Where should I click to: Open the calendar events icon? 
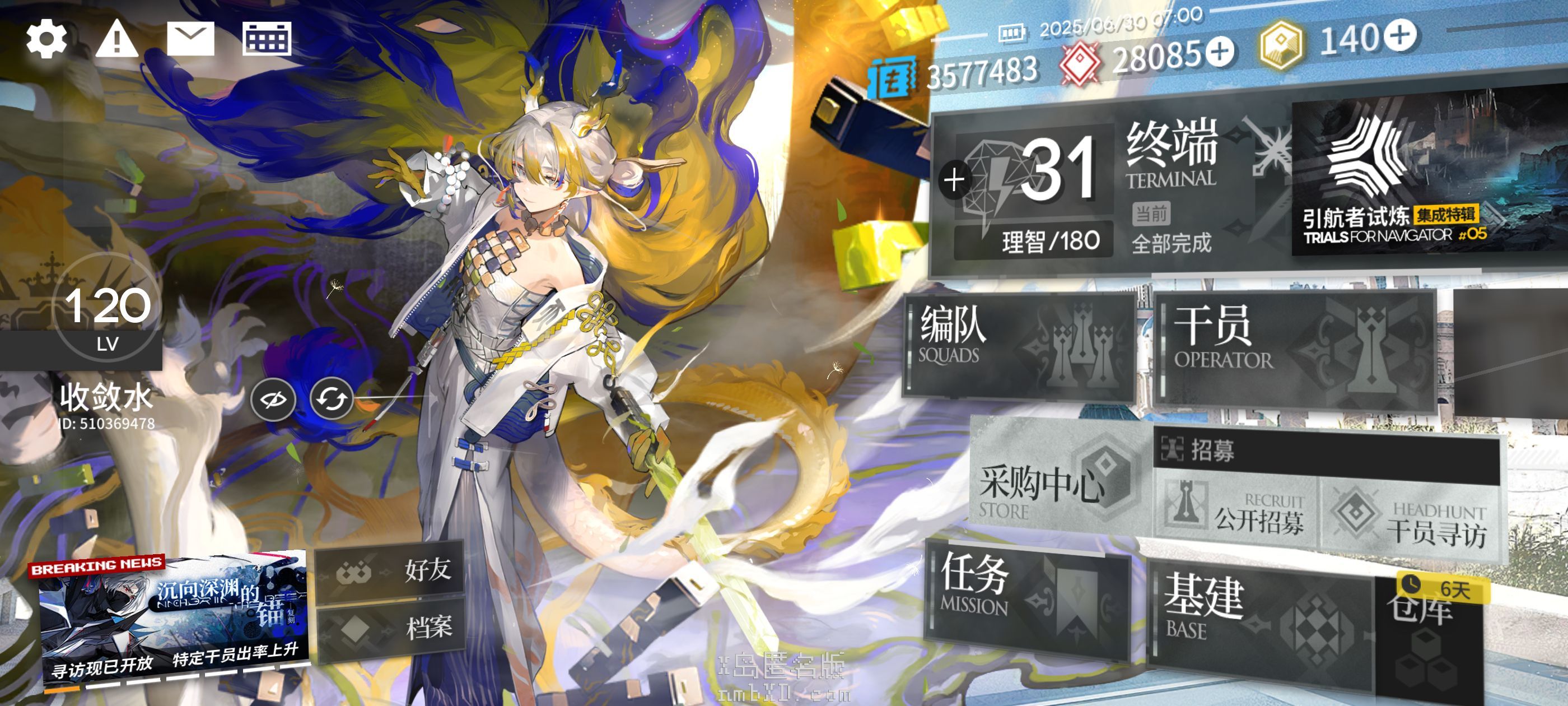(x=267, y=39)
